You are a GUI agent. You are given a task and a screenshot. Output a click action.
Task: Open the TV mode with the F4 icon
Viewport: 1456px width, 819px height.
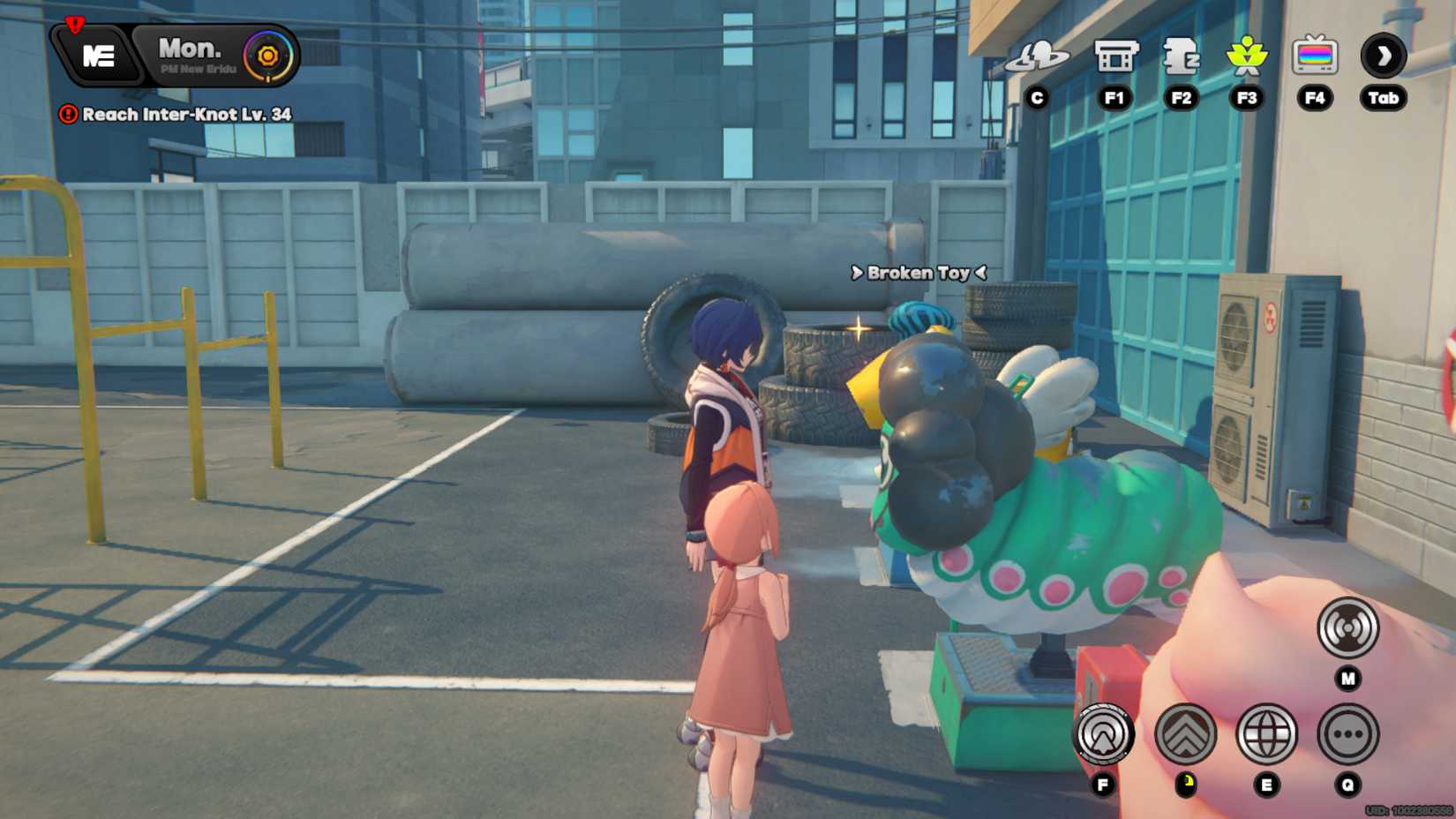[1316, 56]
